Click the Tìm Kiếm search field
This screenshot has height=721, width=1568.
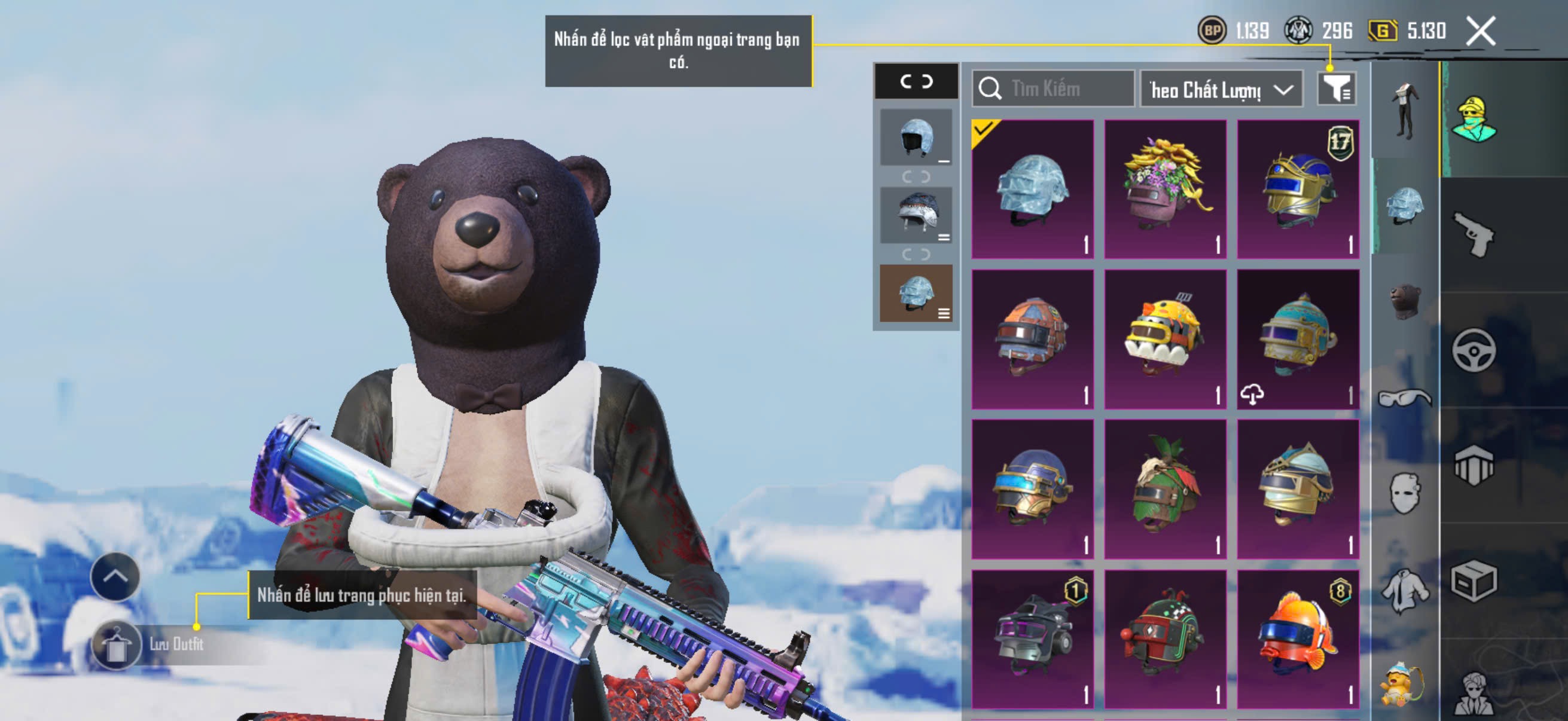[x=1054, y=89]
